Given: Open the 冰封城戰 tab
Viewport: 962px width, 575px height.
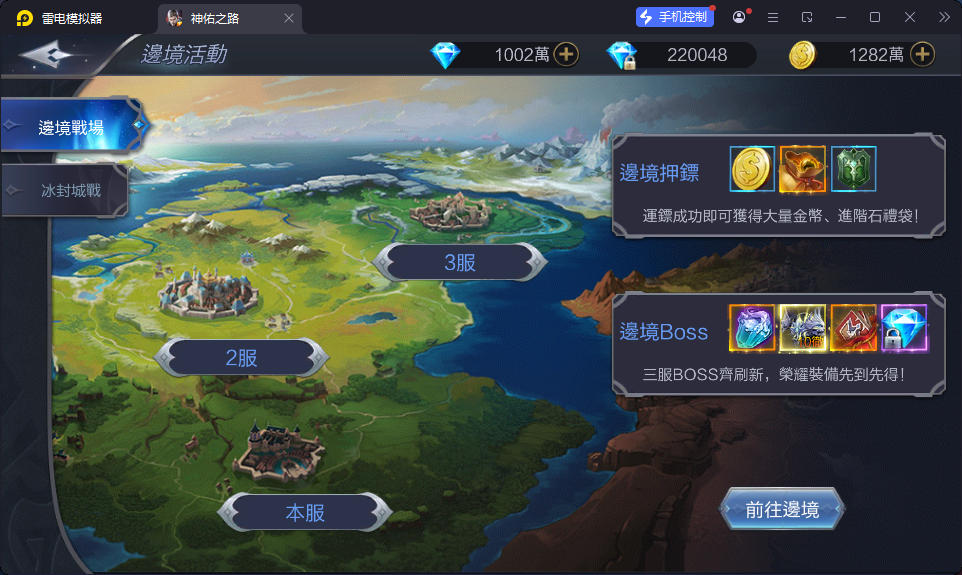Looking at the screenshot, I should point(70,190).
